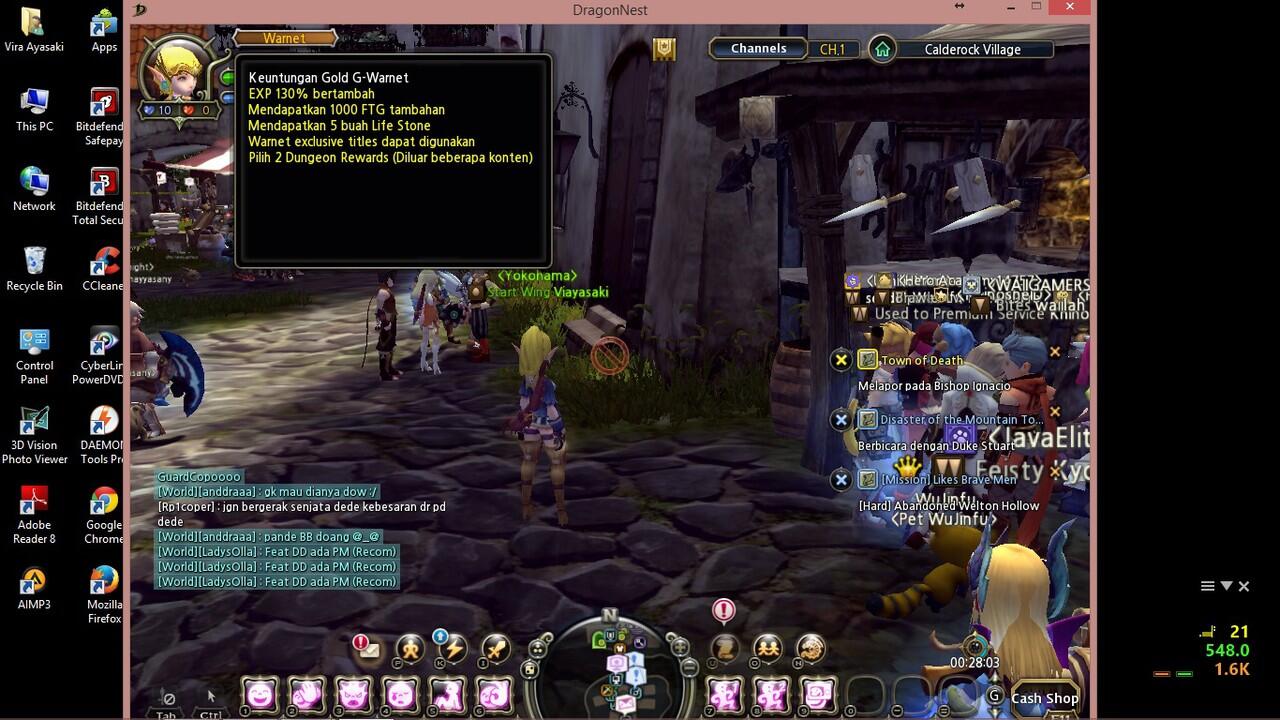Screen dimensions: 1280x720
Task: Close the DragonNest window
Action: (1072, 8)
